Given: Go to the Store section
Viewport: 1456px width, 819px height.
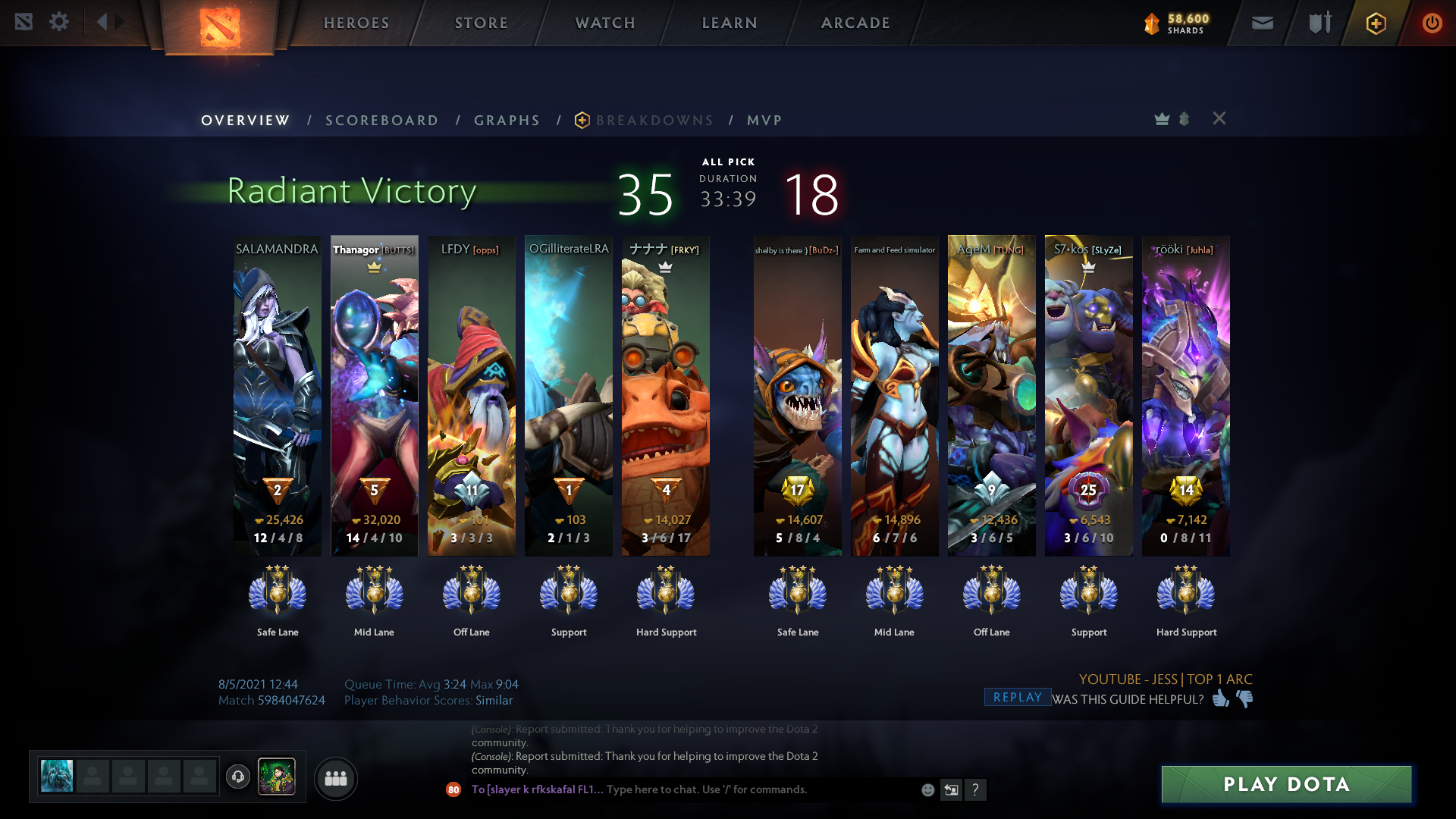Looking at the screenshot, I should pyautogui.click(x=481, y=23).
